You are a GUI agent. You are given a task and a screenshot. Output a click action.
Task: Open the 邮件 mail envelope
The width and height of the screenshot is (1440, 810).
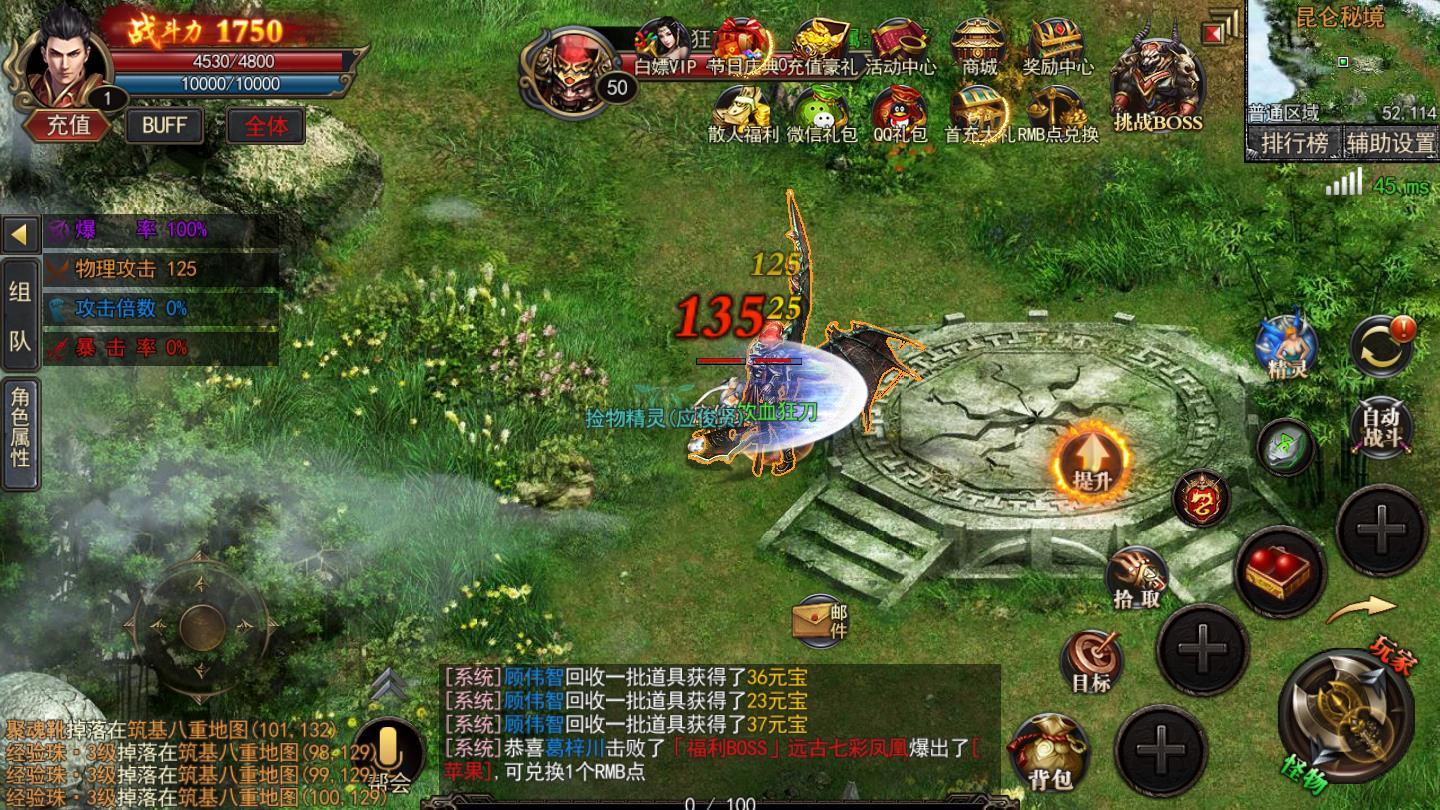pos(821,620)
